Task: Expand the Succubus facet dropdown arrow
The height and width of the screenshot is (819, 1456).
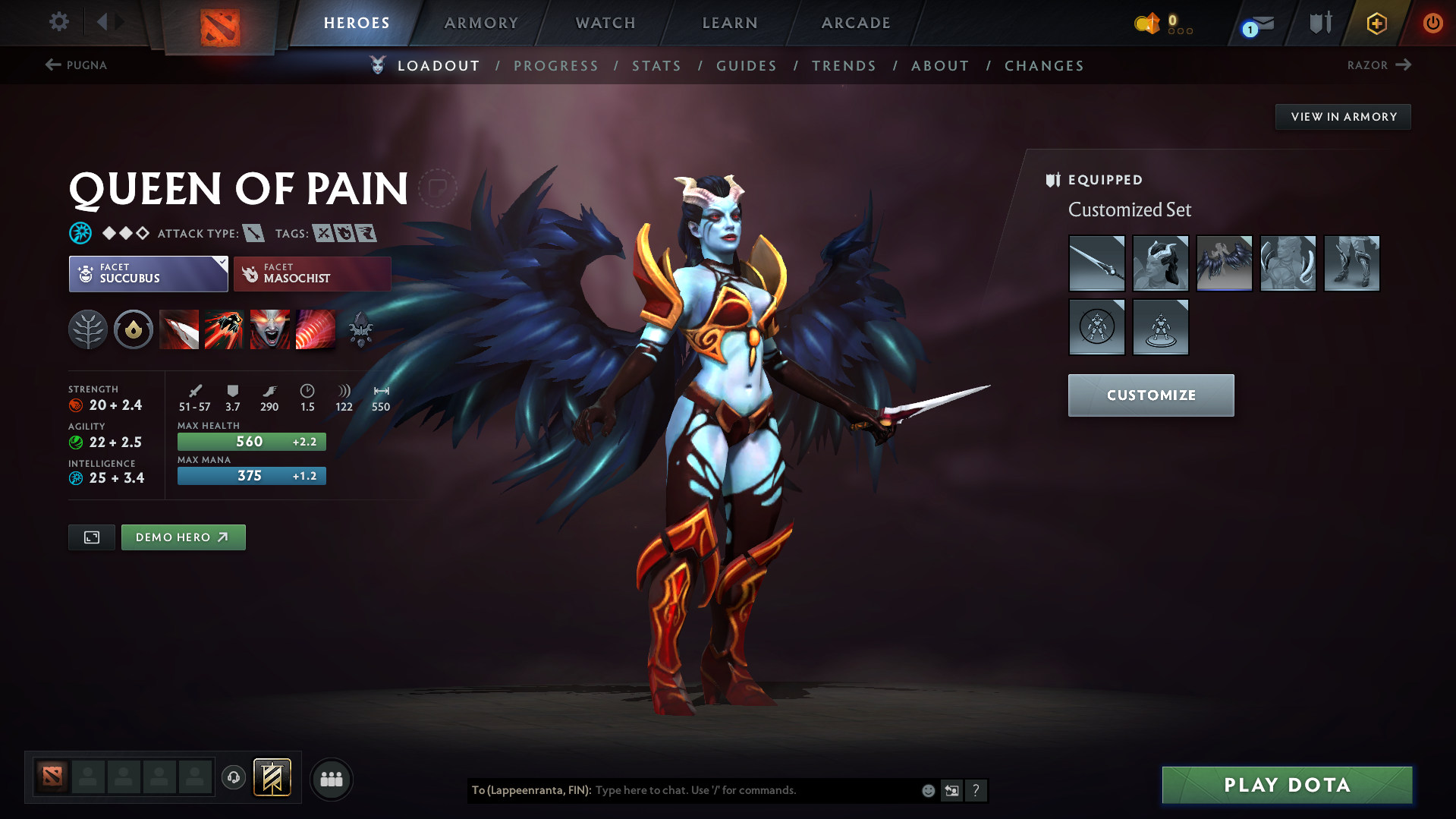Action: pyautogui.click(x=221, y=265)
